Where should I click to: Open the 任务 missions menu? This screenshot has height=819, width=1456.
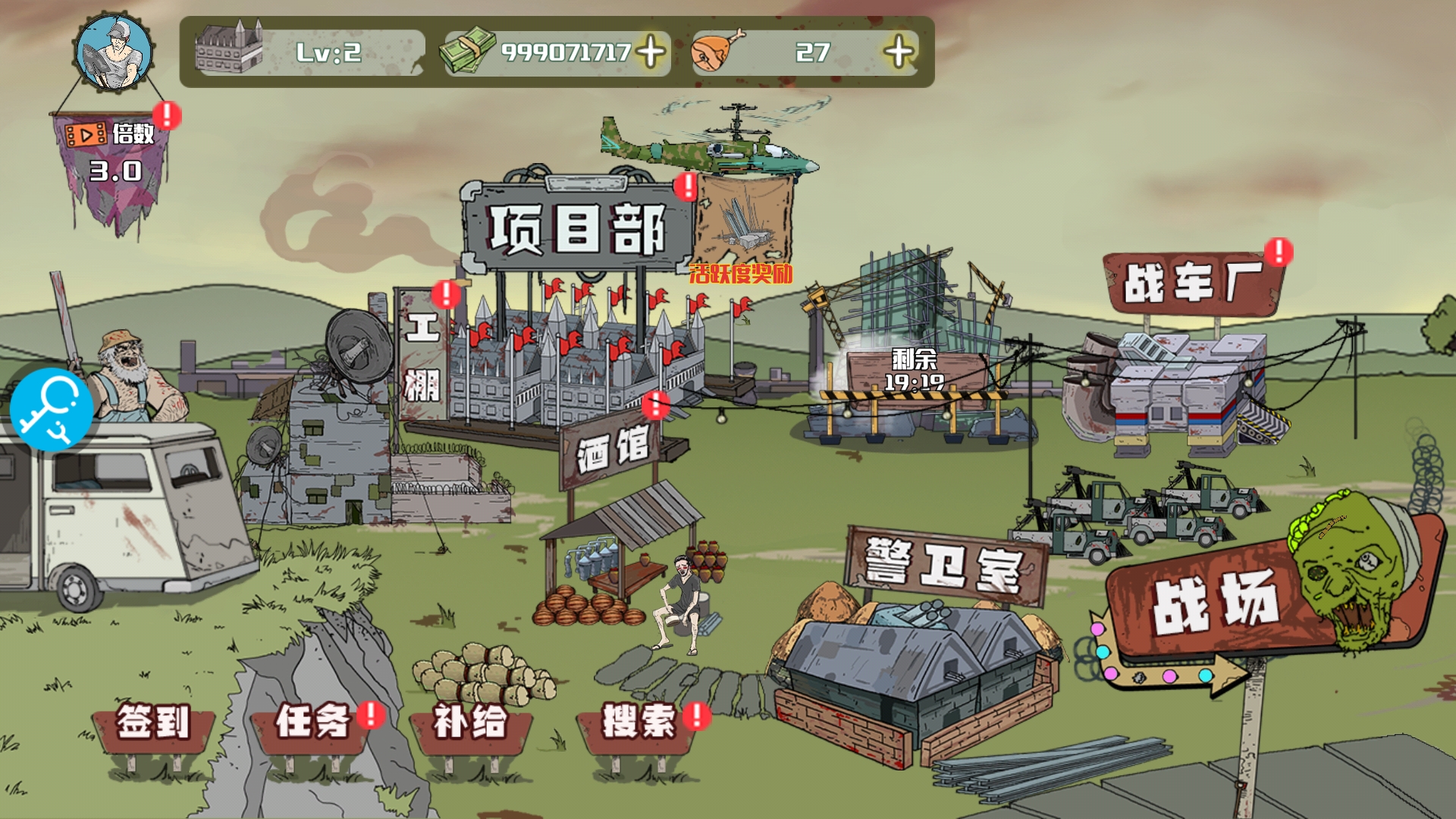click(x=312, y=722)
